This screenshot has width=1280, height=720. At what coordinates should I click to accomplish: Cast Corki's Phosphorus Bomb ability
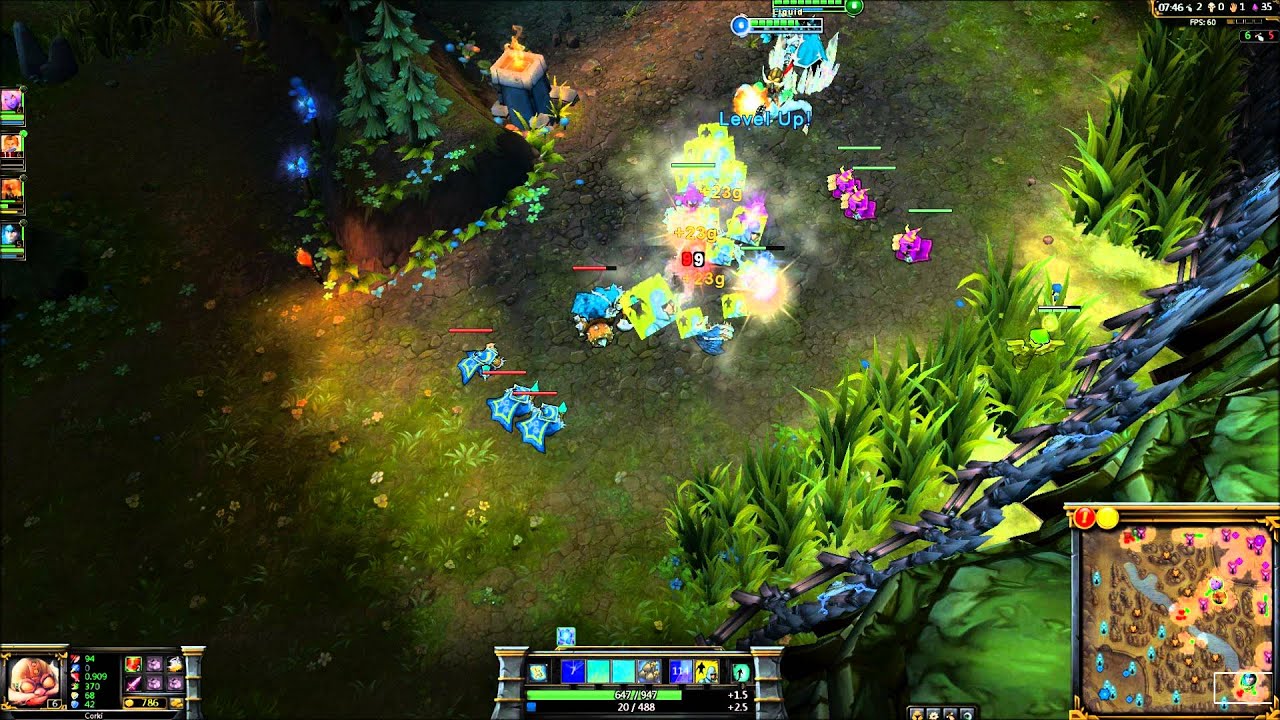(x=574, y=672)
